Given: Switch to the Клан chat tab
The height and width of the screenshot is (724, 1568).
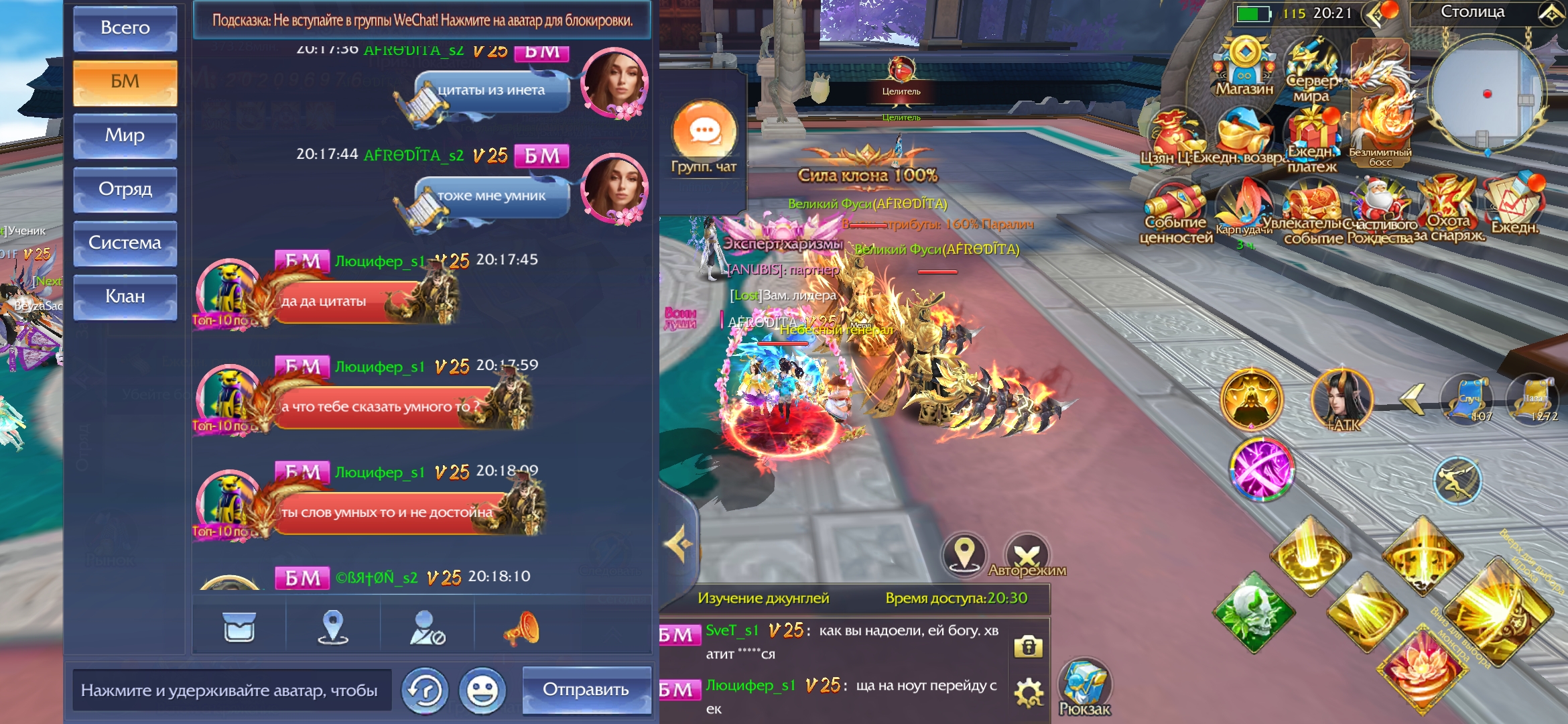Looking at the screenshot, I should 125,296.
